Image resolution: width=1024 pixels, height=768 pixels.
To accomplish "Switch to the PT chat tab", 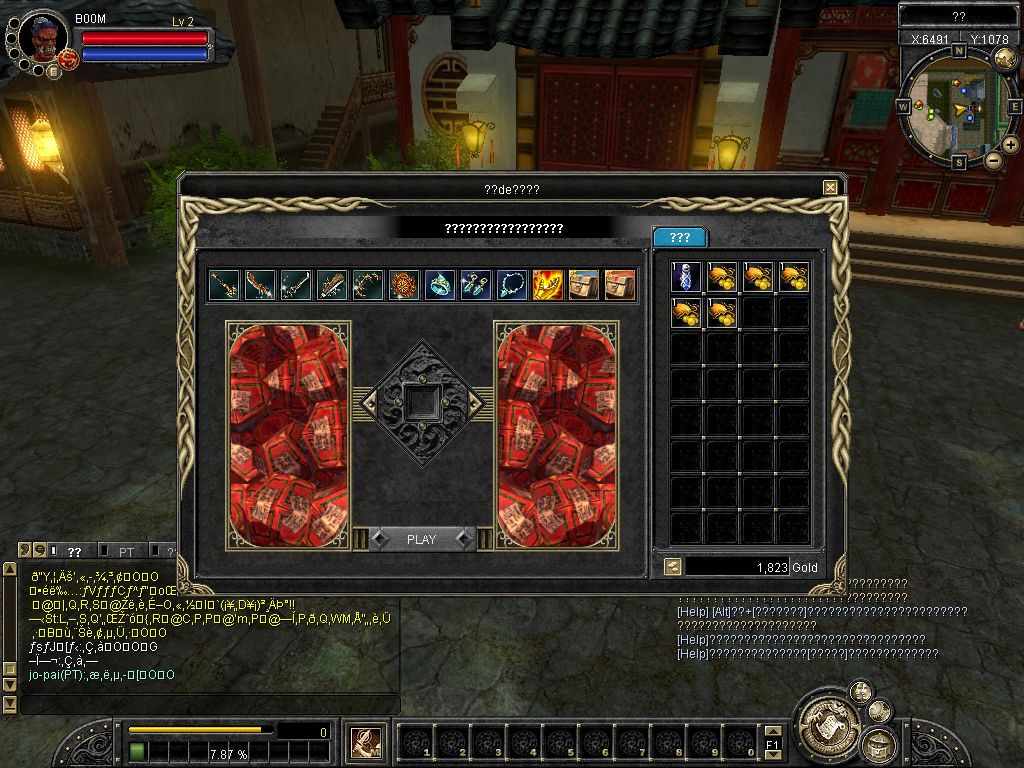I will (x=127, y=551).
